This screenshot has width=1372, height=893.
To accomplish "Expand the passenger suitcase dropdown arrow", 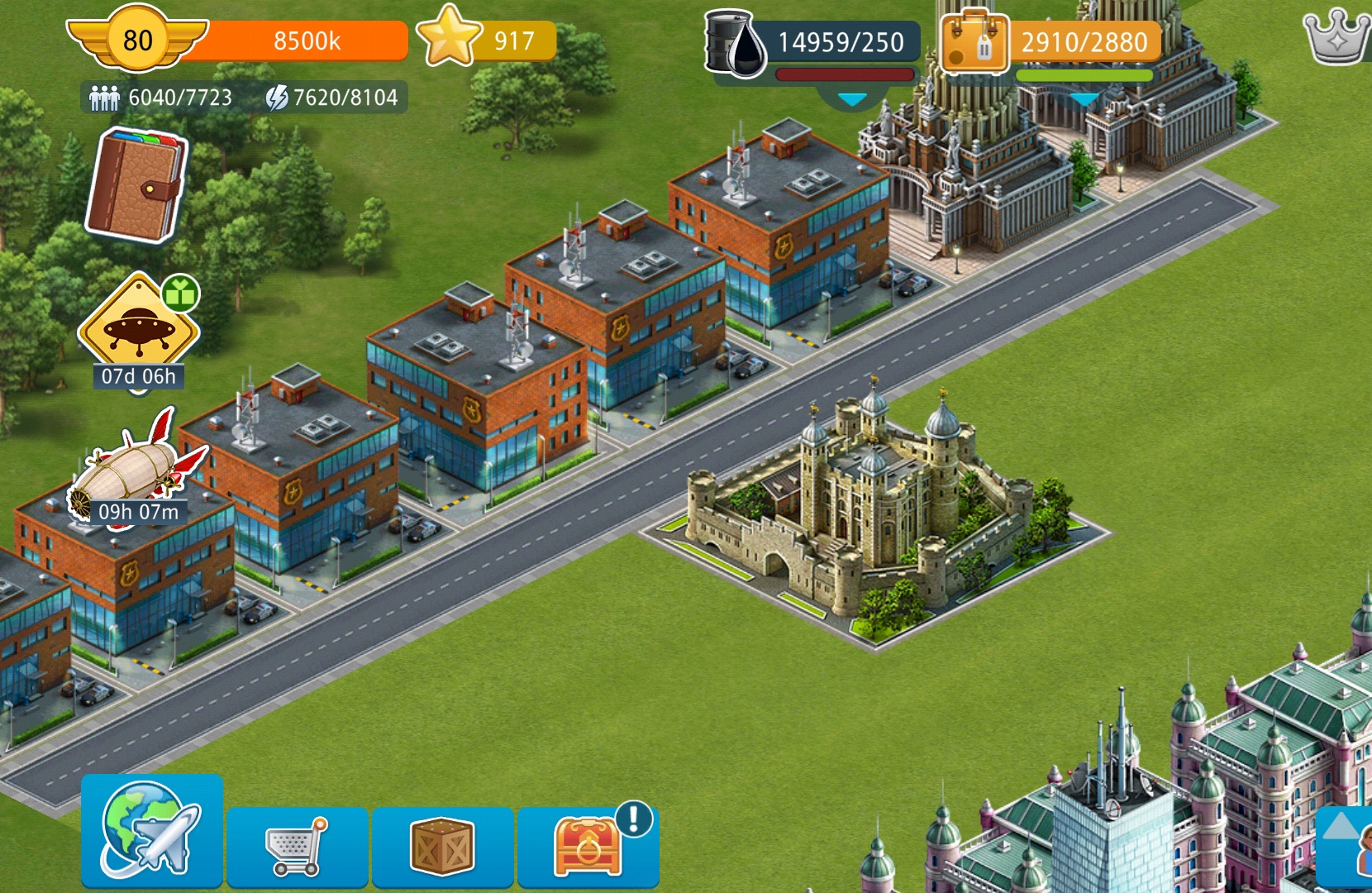I will pos(1084,100).
